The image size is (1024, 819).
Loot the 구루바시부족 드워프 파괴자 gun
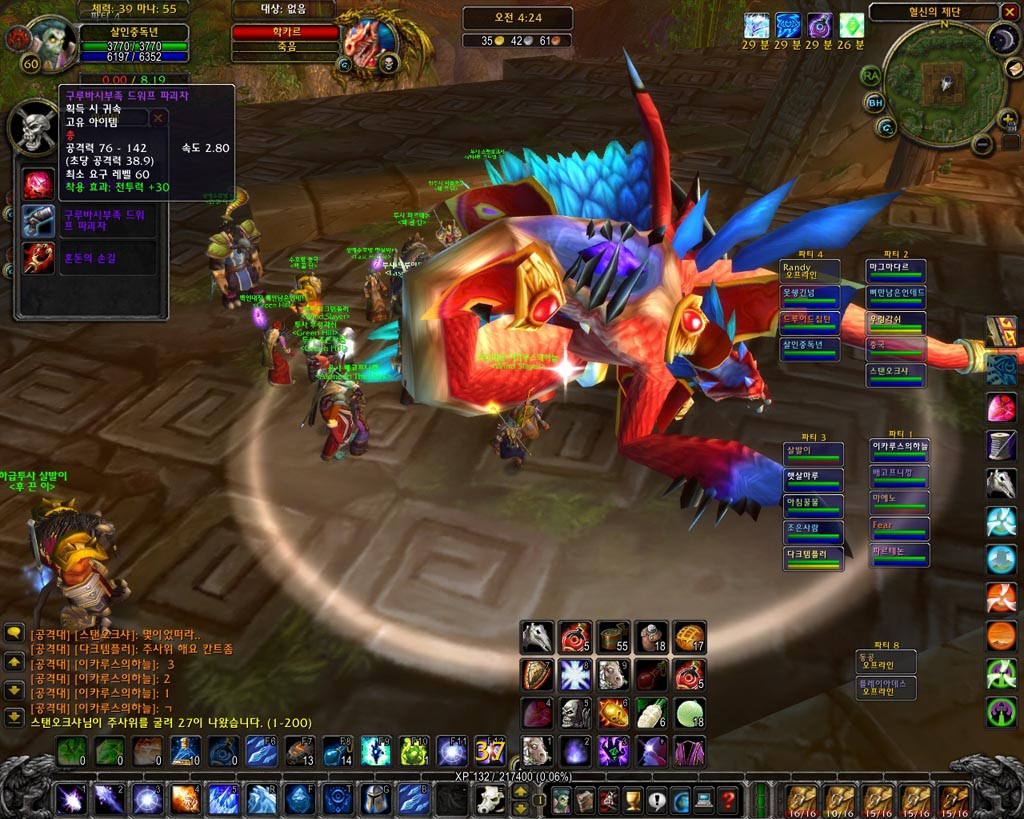pyautogui.click(x=39, y=220)
